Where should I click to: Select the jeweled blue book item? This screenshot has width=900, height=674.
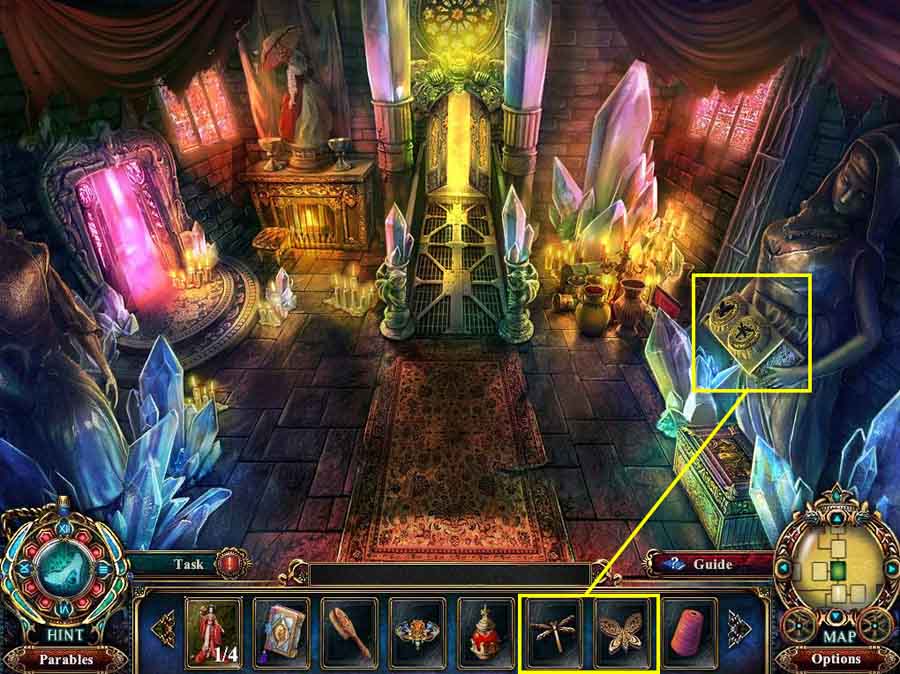[281, 632]
